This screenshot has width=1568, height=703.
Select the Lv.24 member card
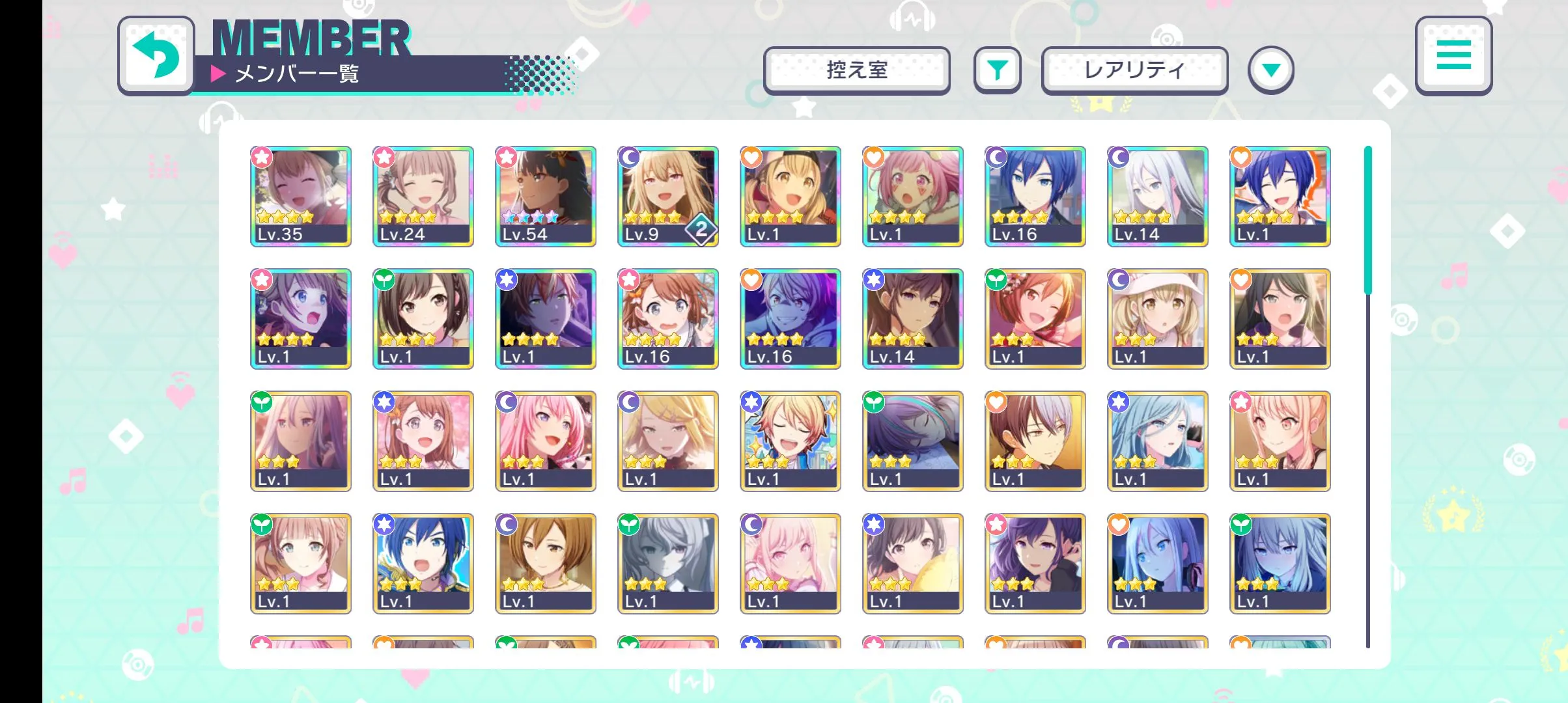pyautogui.click(x=423, y=196)
